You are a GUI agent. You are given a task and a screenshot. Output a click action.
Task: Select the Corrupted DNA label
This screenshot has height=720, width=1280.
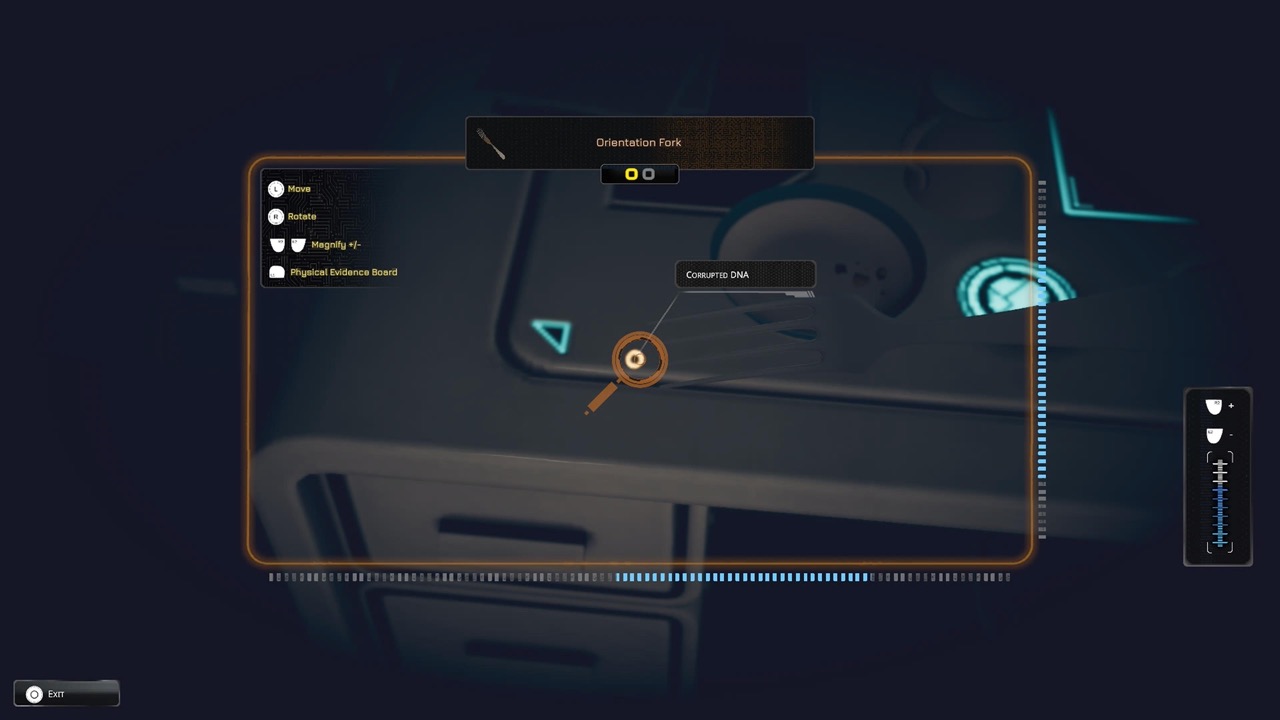coord(717,274)
